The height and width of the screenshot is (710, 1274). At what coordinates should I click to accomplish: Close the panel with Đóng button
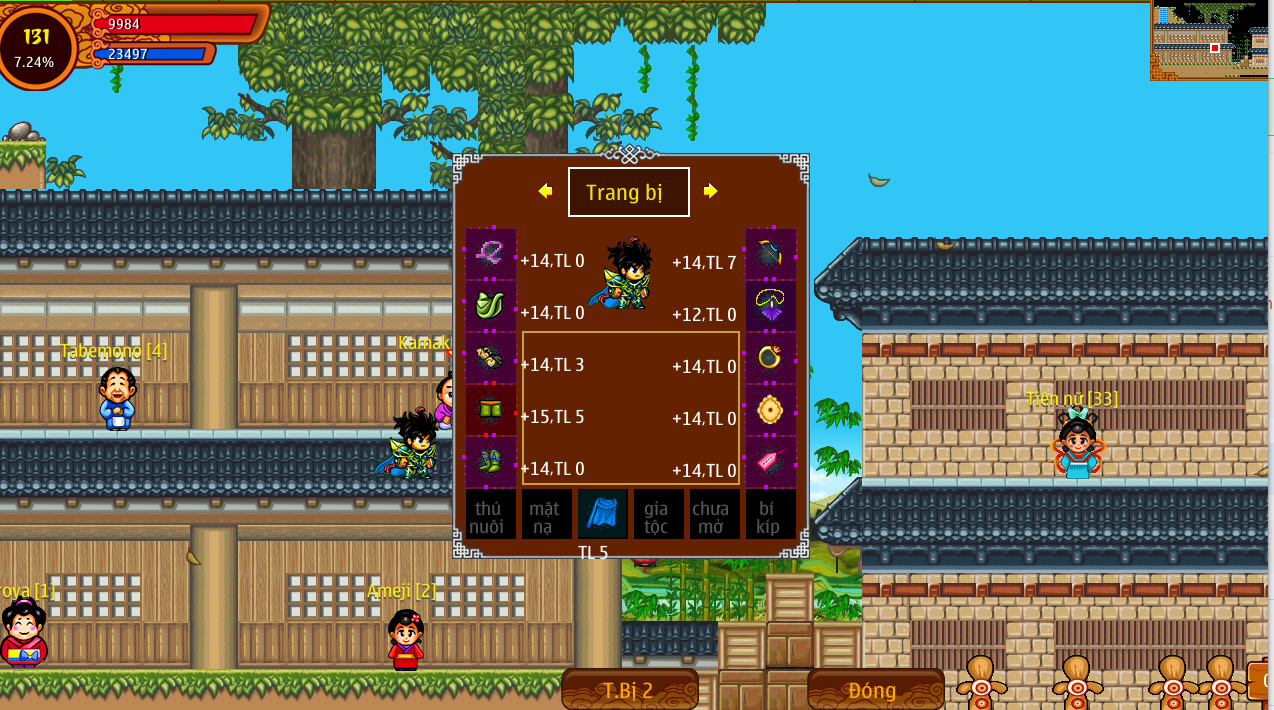click(x=875, y=690)
